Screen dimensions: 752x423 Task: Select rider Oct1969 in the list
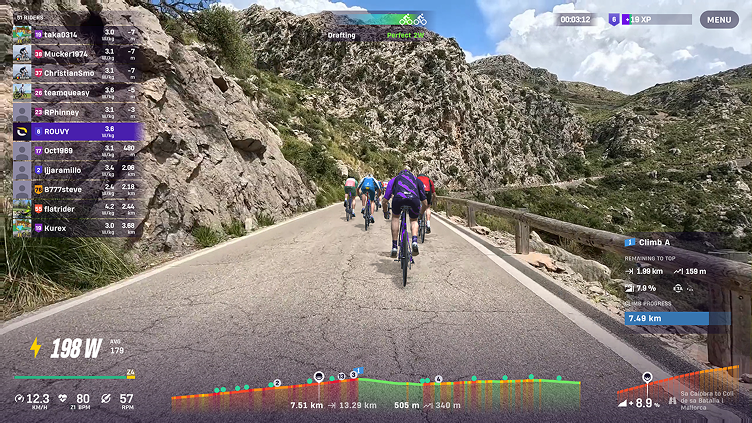coord(76,150)
